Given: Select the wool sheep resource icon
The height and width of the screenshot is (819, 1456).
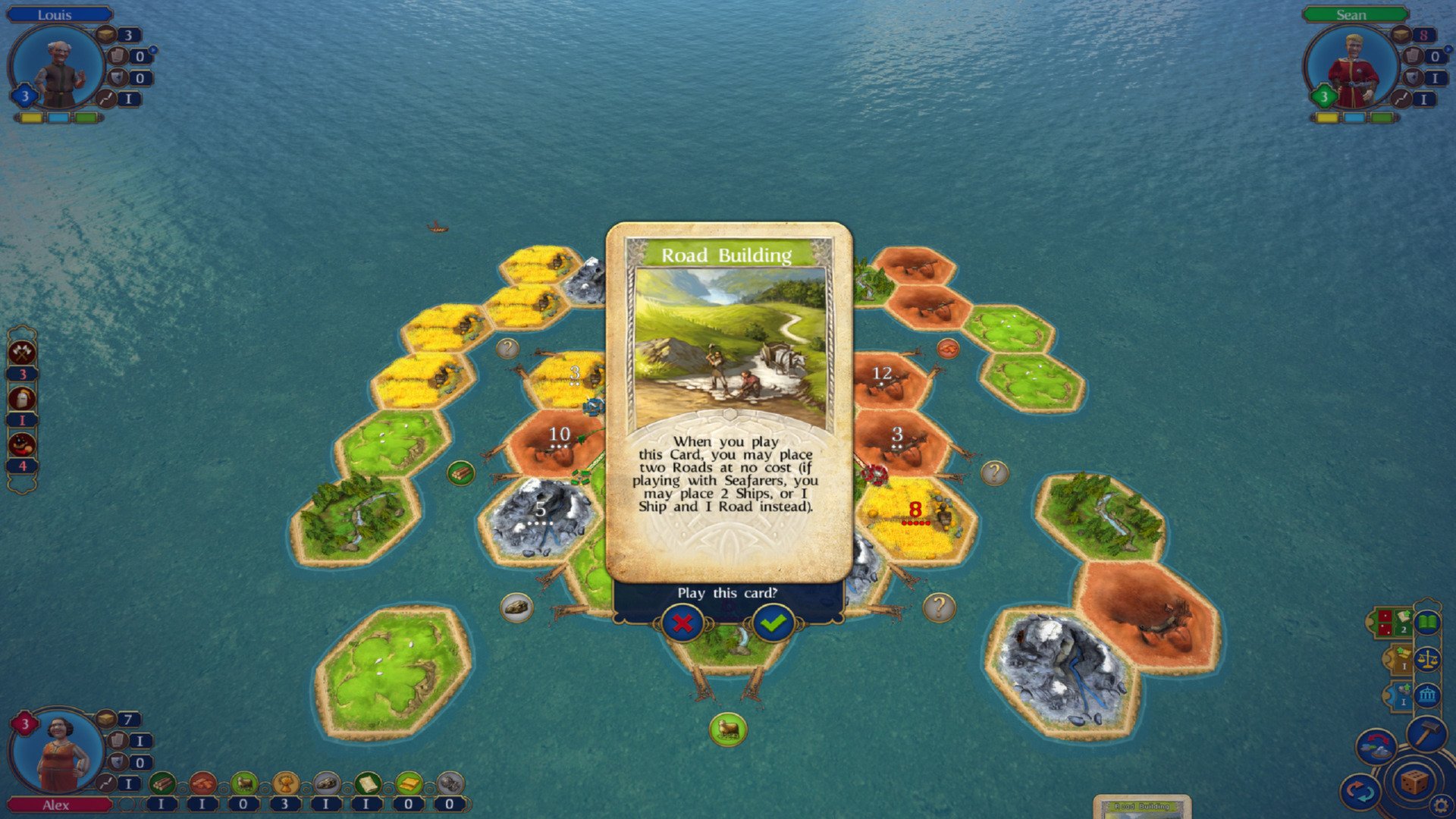Looking at the screenshot, I should point(244,783).
